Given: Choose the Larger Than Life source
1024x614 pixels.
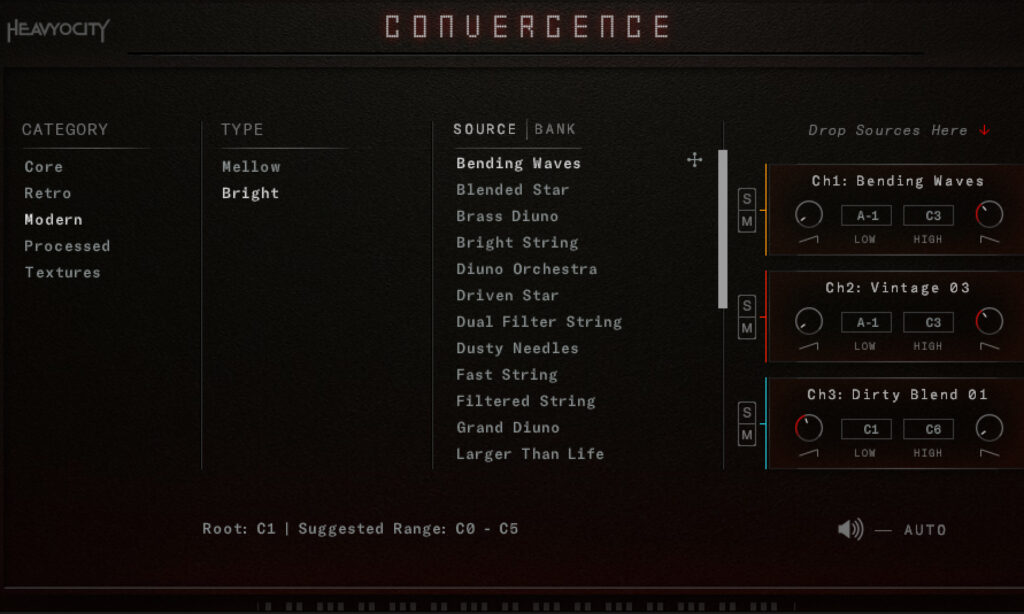Looking at the screenshot, I should (530, 454).
